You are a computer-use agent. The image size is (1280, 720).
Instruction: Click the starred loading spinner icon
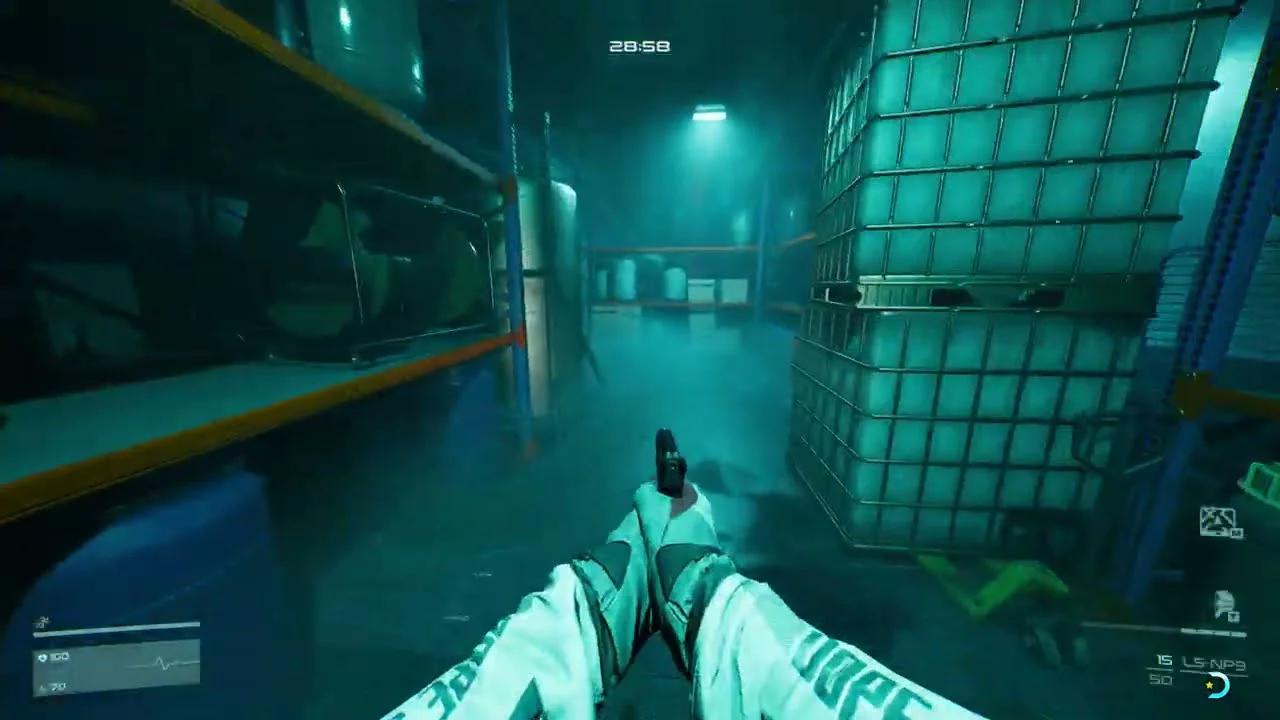click(1215, 687)
